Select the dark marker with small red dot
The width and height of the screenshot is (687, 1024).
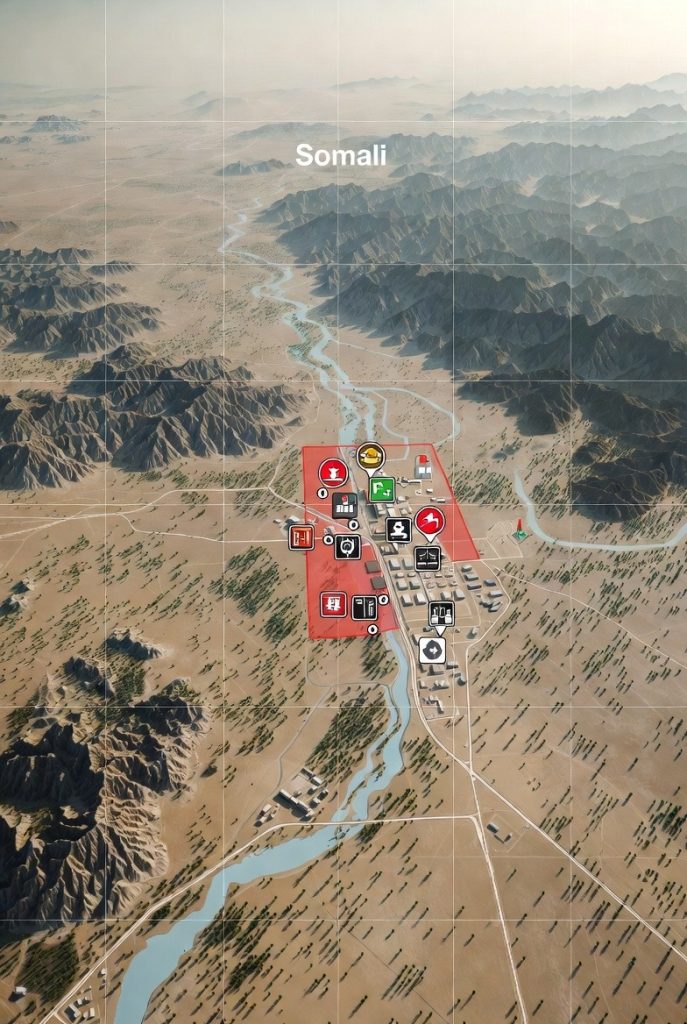pos(344,506)
